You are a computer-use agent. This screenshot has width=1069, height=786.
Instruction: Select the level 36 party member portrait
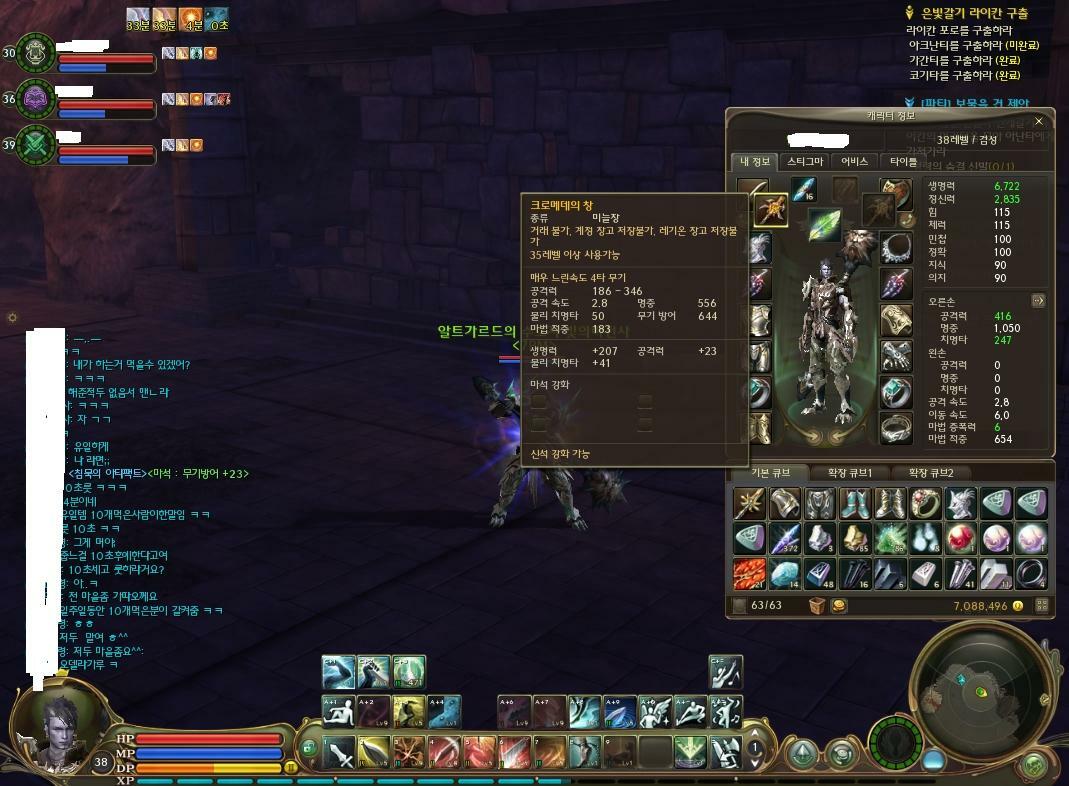click(36, 98)
